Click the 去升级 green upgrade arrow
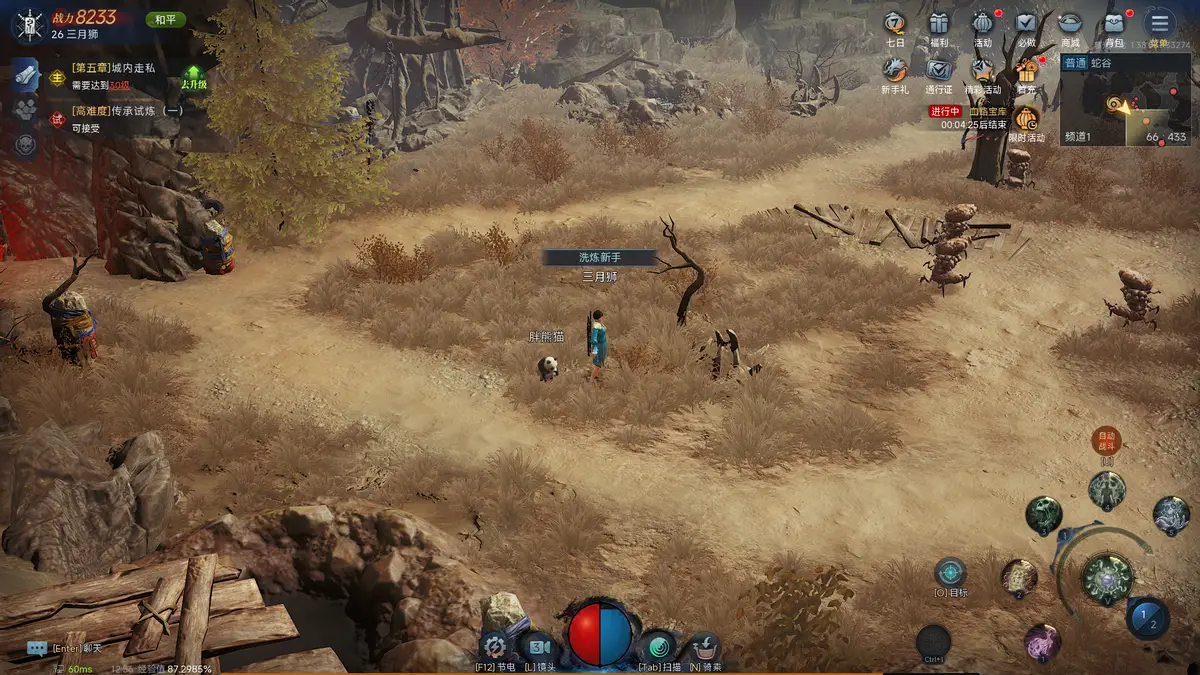1200x675 pixels. [194, 76]
